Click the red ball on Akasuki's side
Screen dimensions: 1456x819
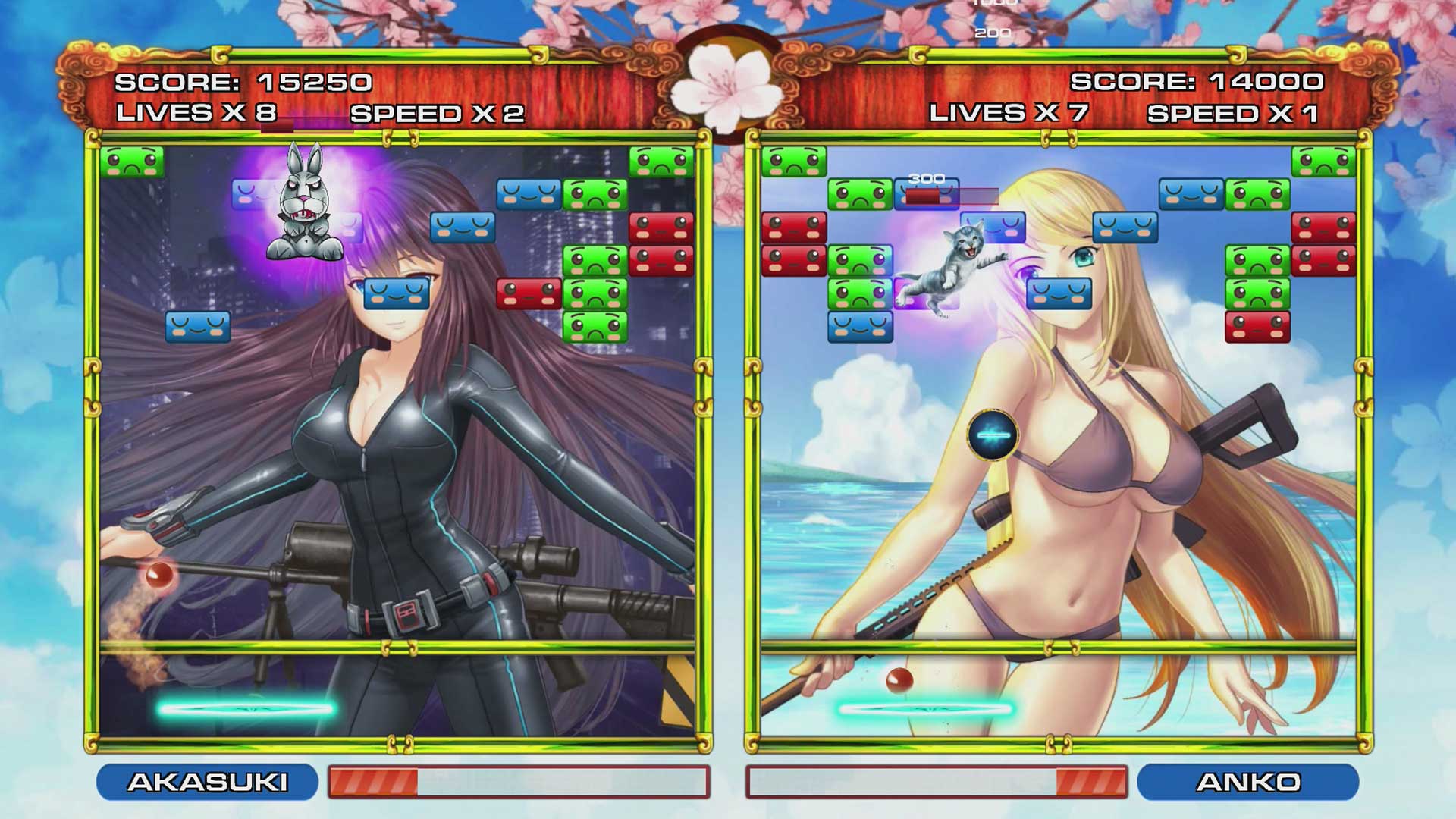coord(160,576)
